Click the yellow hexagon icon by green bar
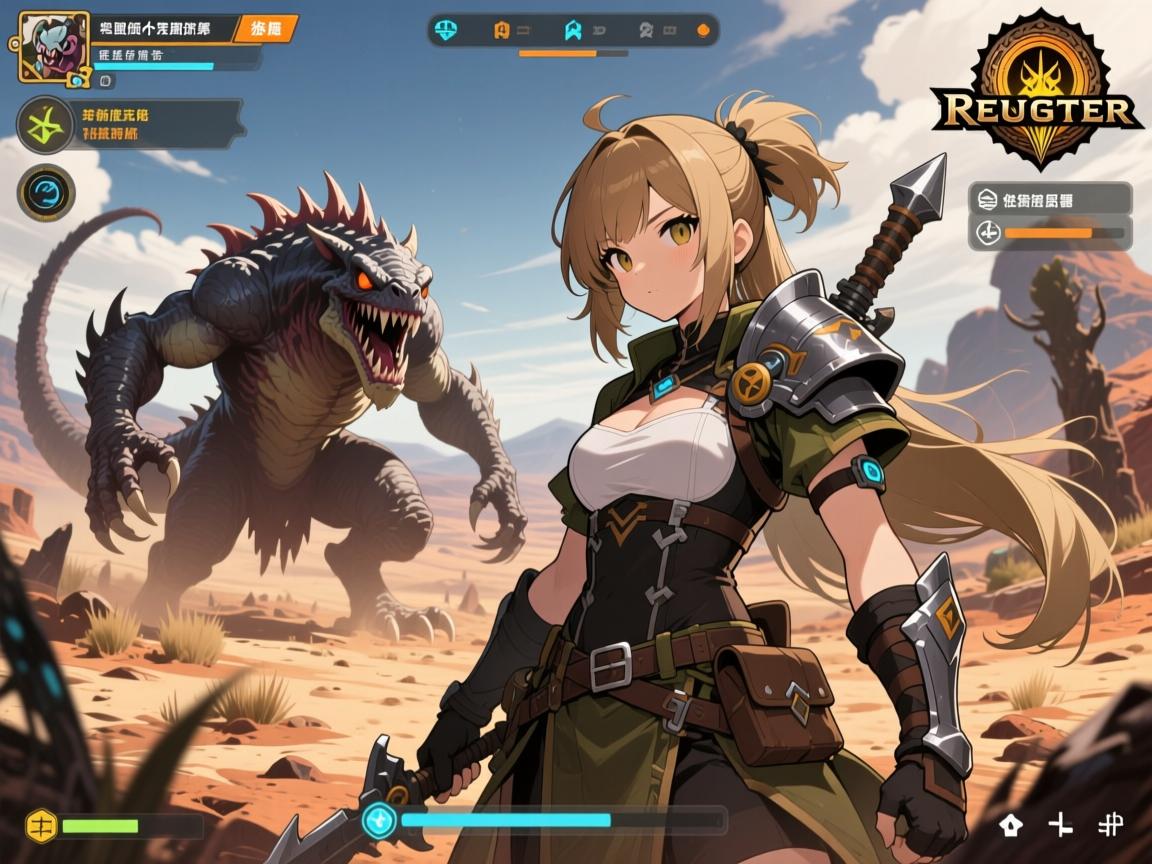Screen dimensions: 1152x864 (40, 826)
